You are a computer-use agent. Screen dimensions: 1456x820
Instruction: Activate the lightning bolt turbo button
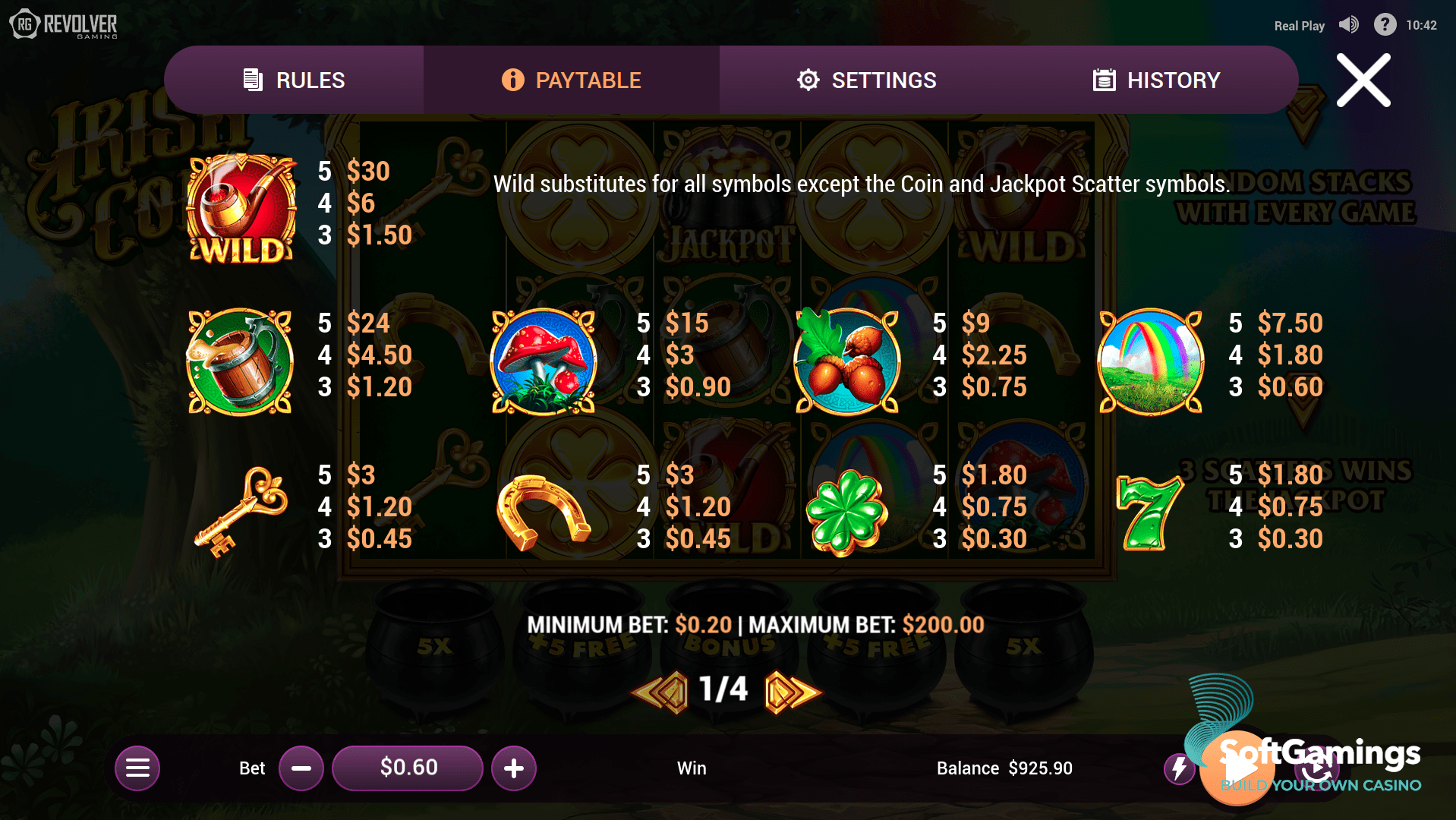(1179, 768)
